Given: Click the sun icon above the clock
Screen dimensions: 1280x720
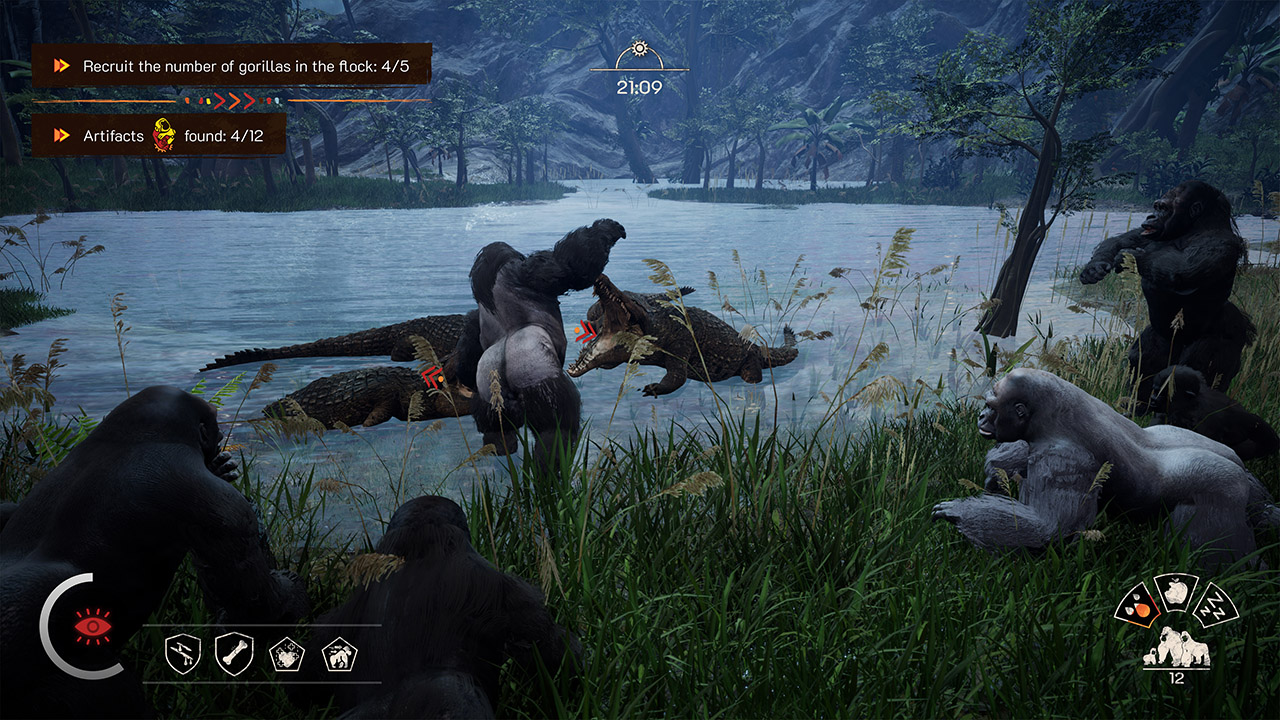Looking at the screenshot, I should 639,48.
